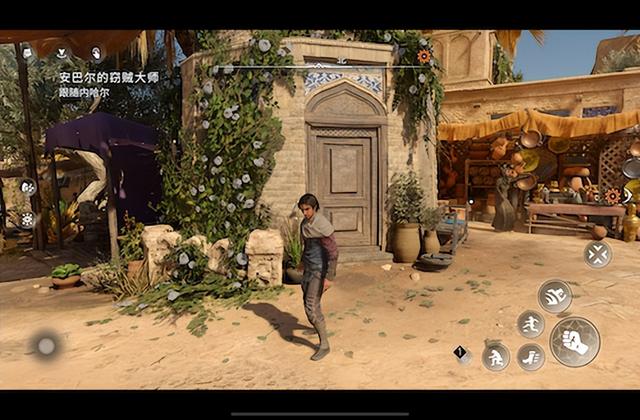Tap the down-arrow icon in the top bar
Image resolution: width=640 pixels, height=420 pixels.
pos(62,52)
